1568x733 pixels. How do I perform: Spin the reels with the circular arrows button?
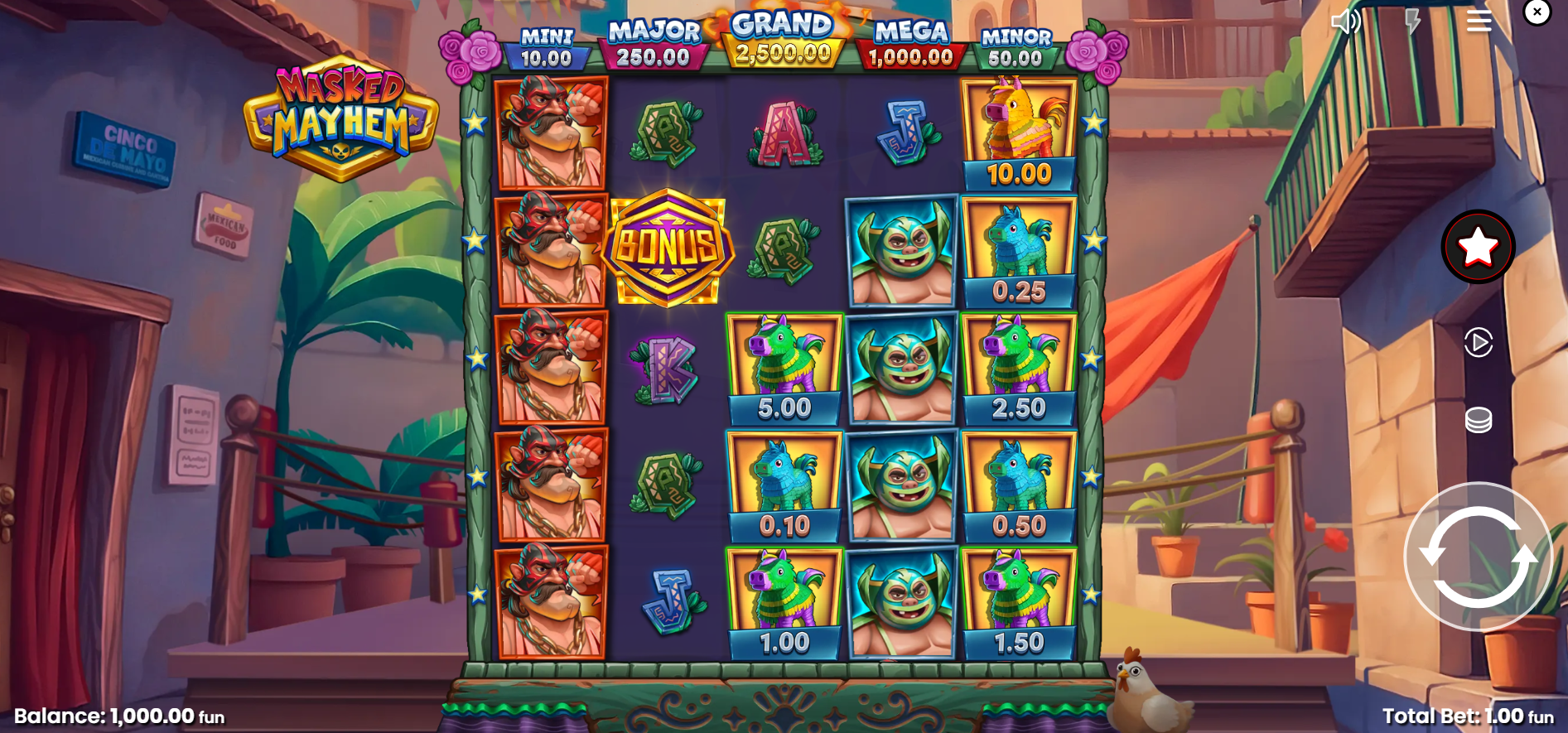(x=1477, y=557)
